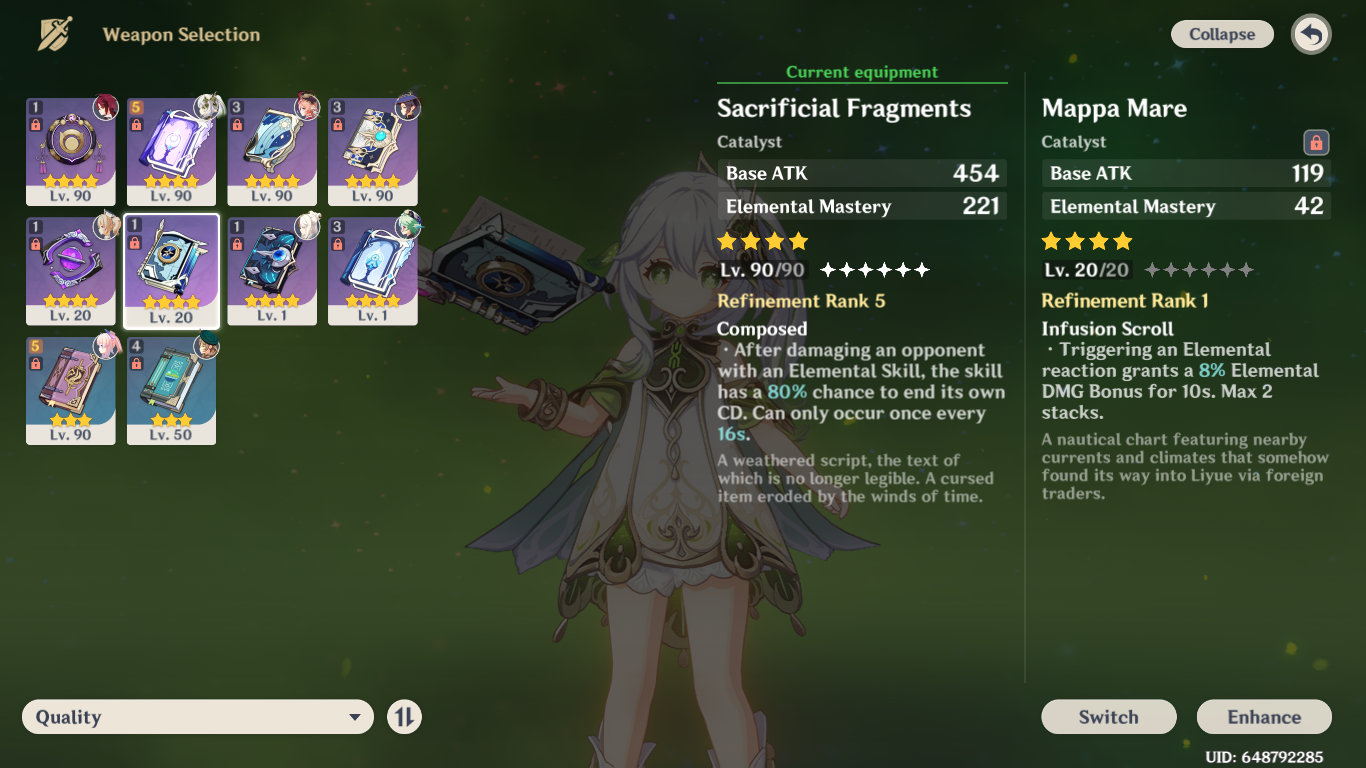Select the glowing purple 5-refinement catalyst at Lv. 90
The width and height of the screenshot is (1366, 768).
pos(171,150)
